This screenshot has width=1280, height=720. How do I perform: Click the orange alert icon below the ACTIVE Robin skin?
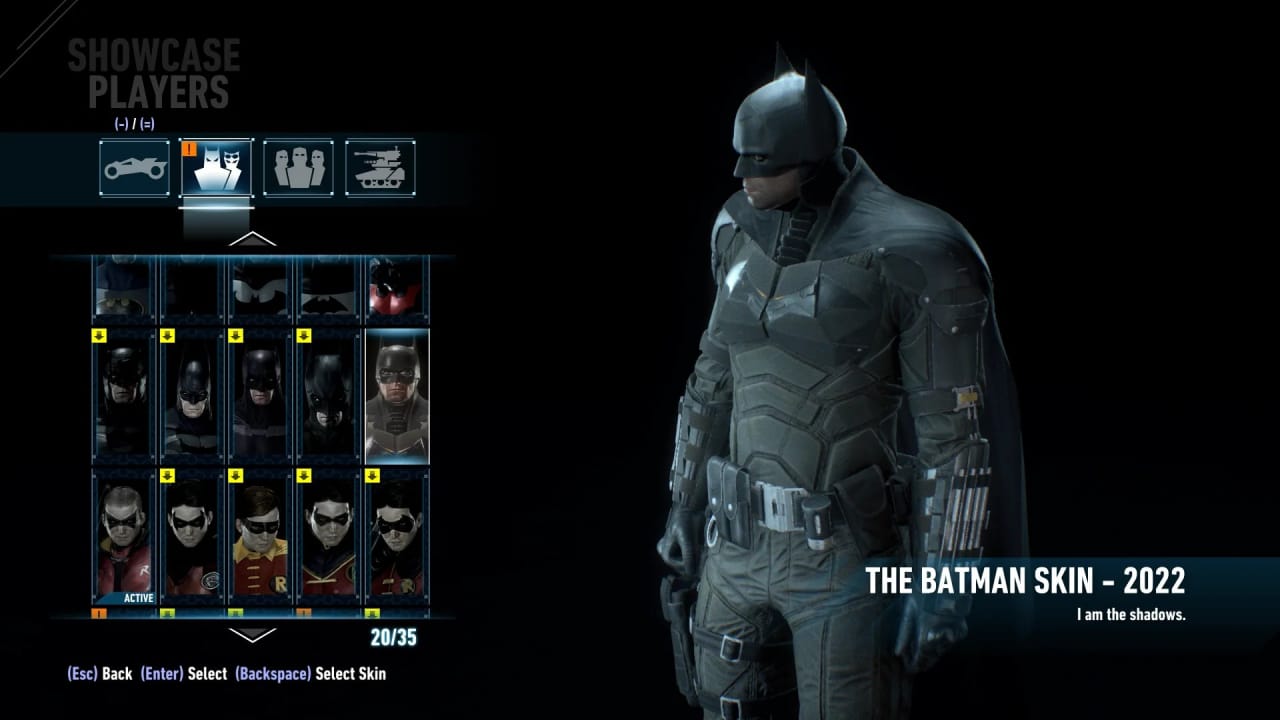tap(100, 611)
